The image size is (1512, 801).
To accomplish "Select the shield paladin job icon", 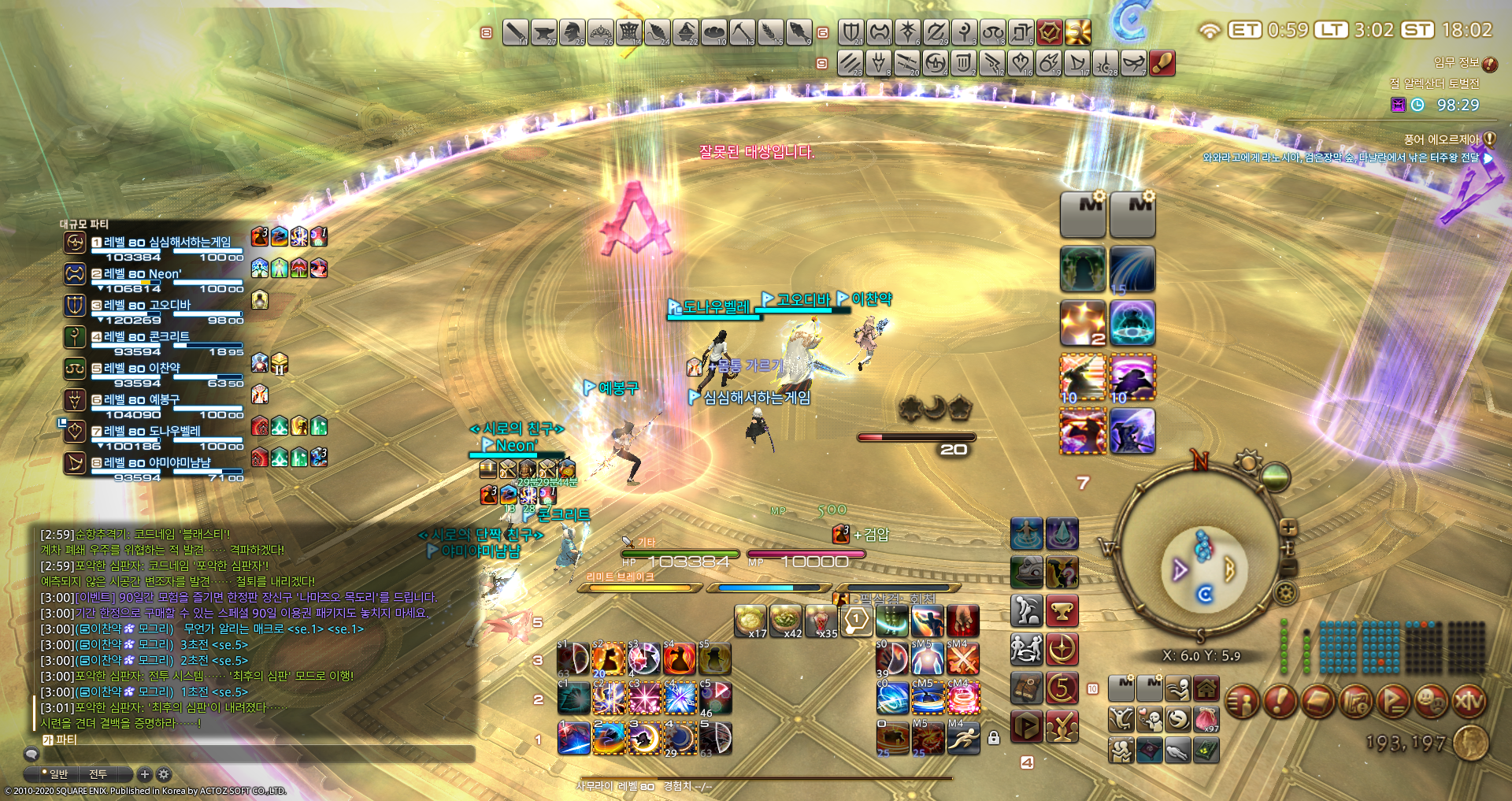I will [850, 32].
